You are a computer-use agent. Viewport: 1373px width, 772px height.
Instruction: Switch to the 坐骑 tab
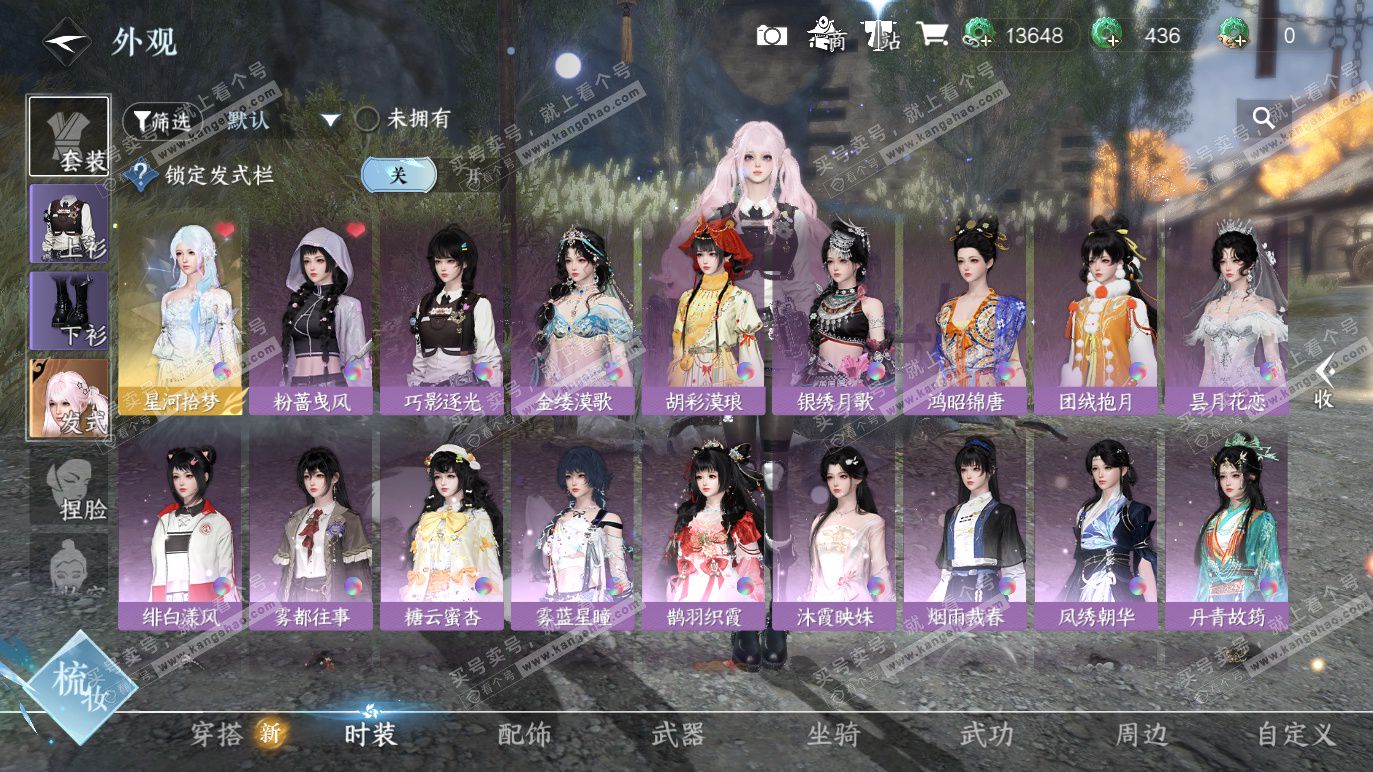(x=833, y=735)
